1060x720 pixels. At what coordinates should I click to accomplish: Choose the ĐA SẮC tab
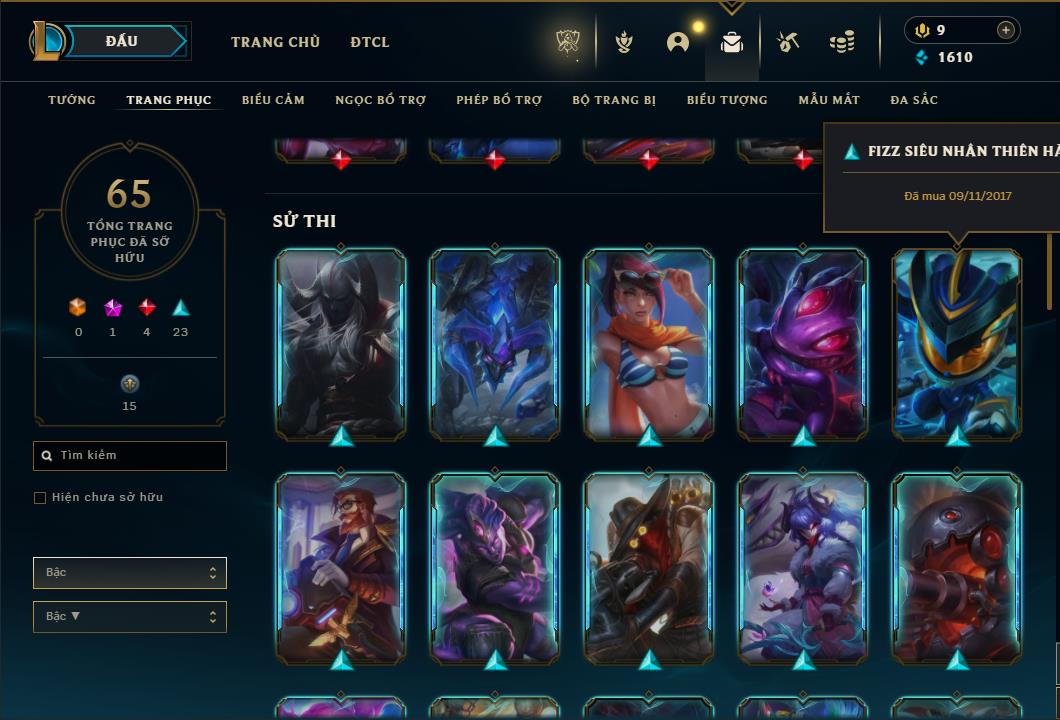(x=914, y=100)
